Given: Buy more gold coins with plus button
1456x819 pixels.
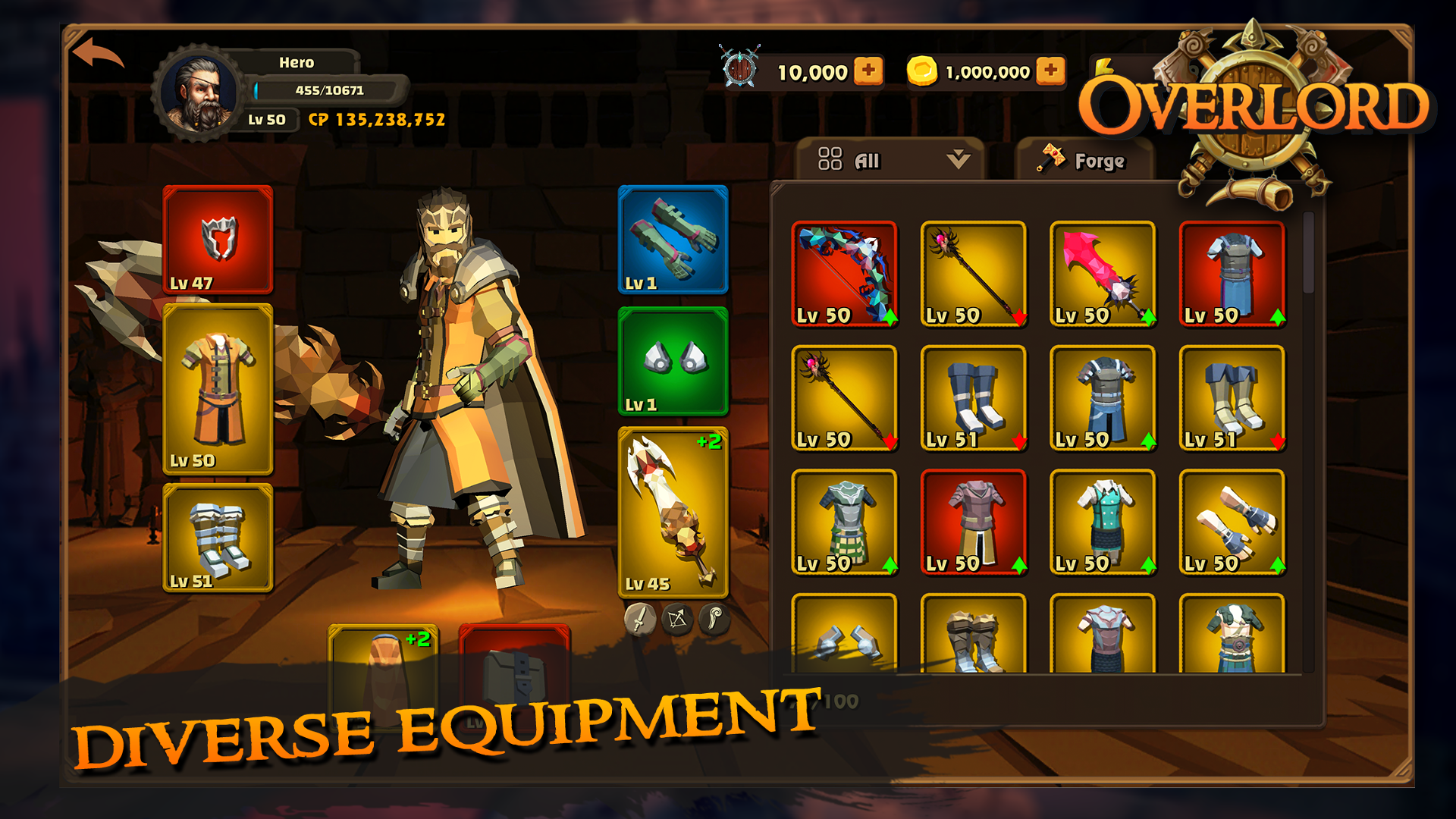Looking at the screenshot, I should click(1050, 71).
